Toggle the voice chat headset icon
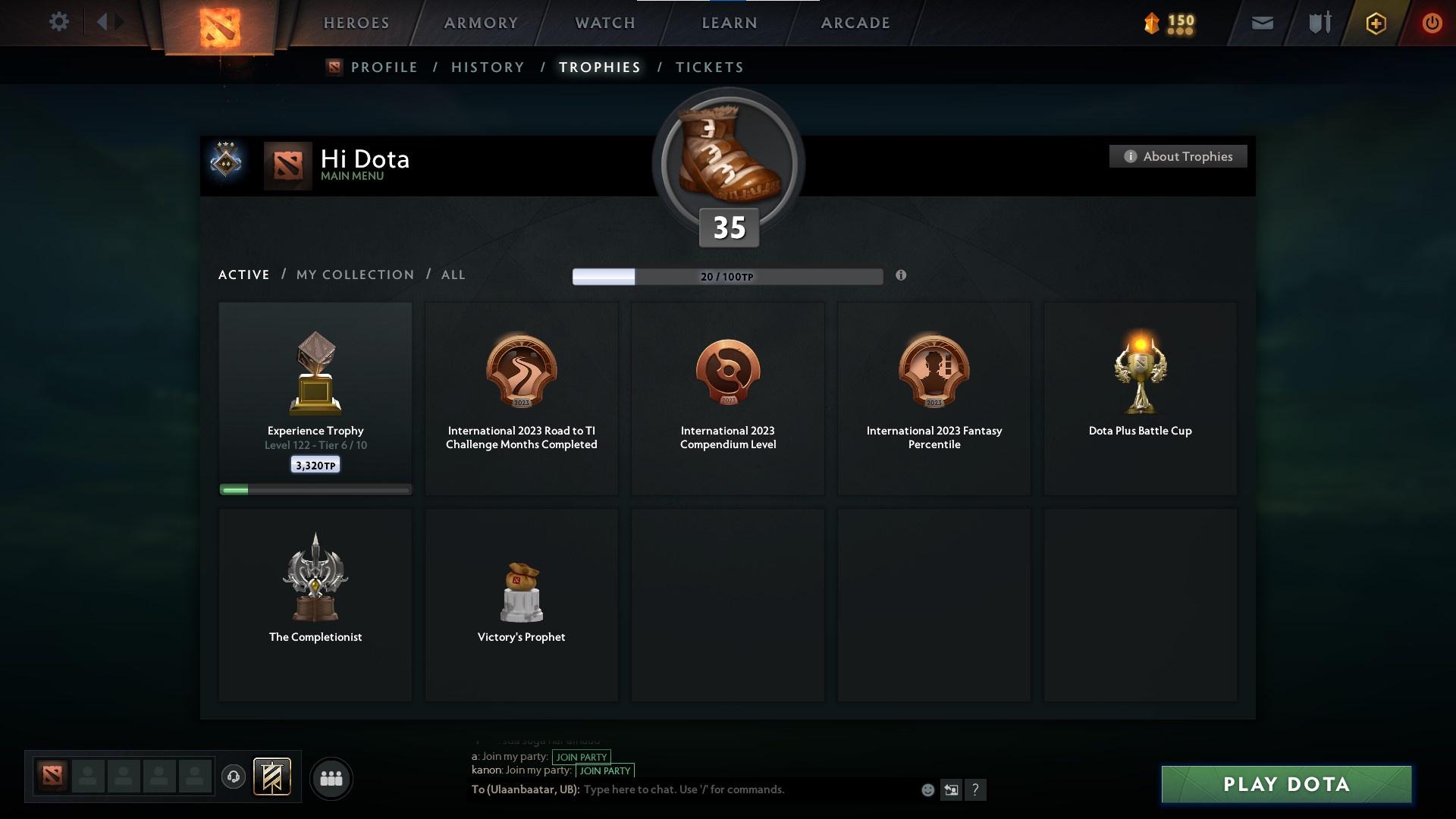1456x819 pixels. click(234, 777)
